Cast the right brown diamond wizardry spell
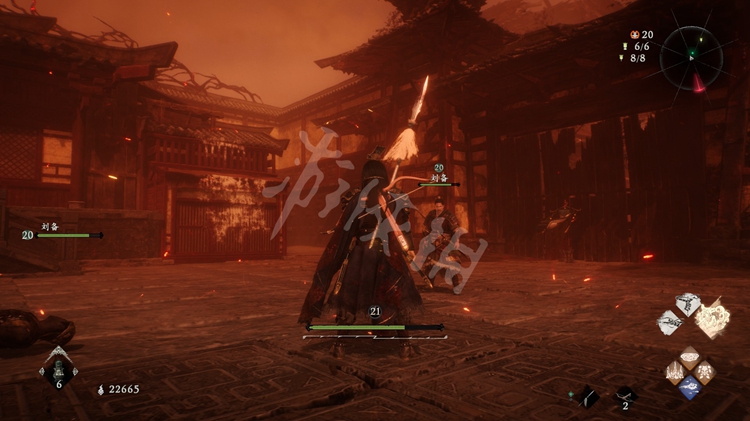The height and width of the screenshot is (421, 750). (704, 372)
